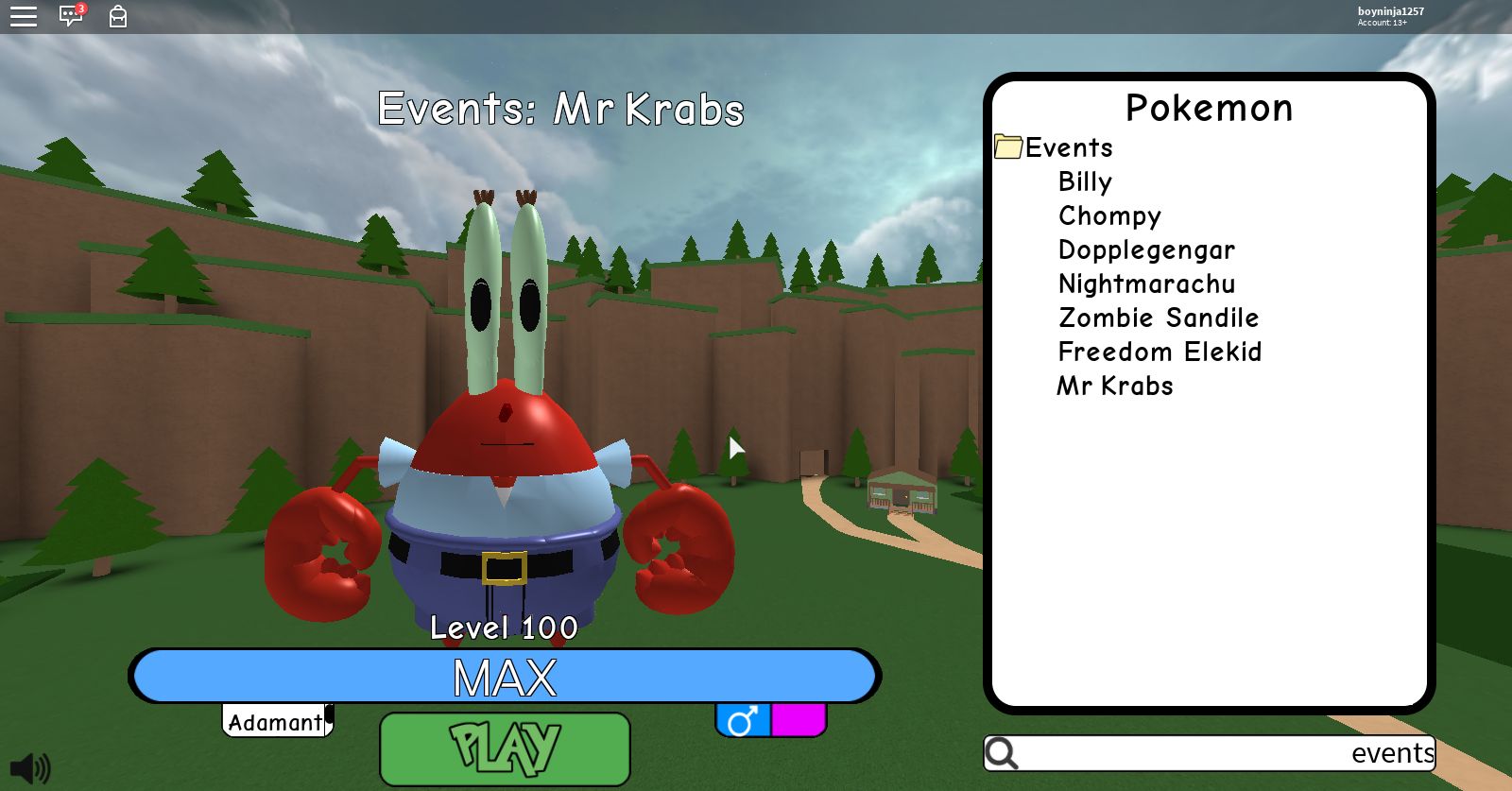Open the chat with 3 notifications

(x=70, y=15)
